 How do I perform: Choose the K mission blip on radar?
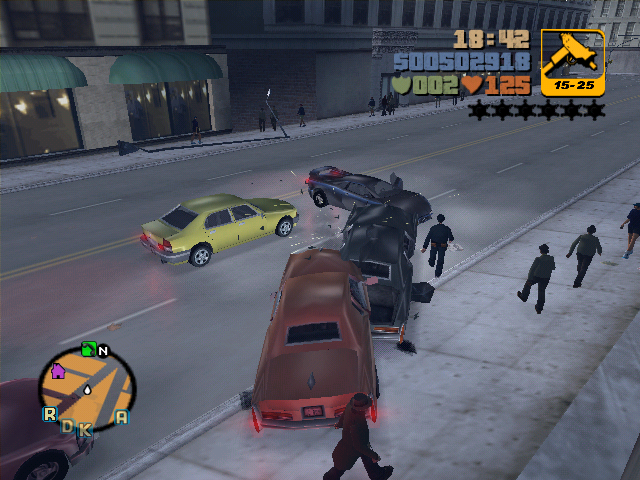click(84, 429)
